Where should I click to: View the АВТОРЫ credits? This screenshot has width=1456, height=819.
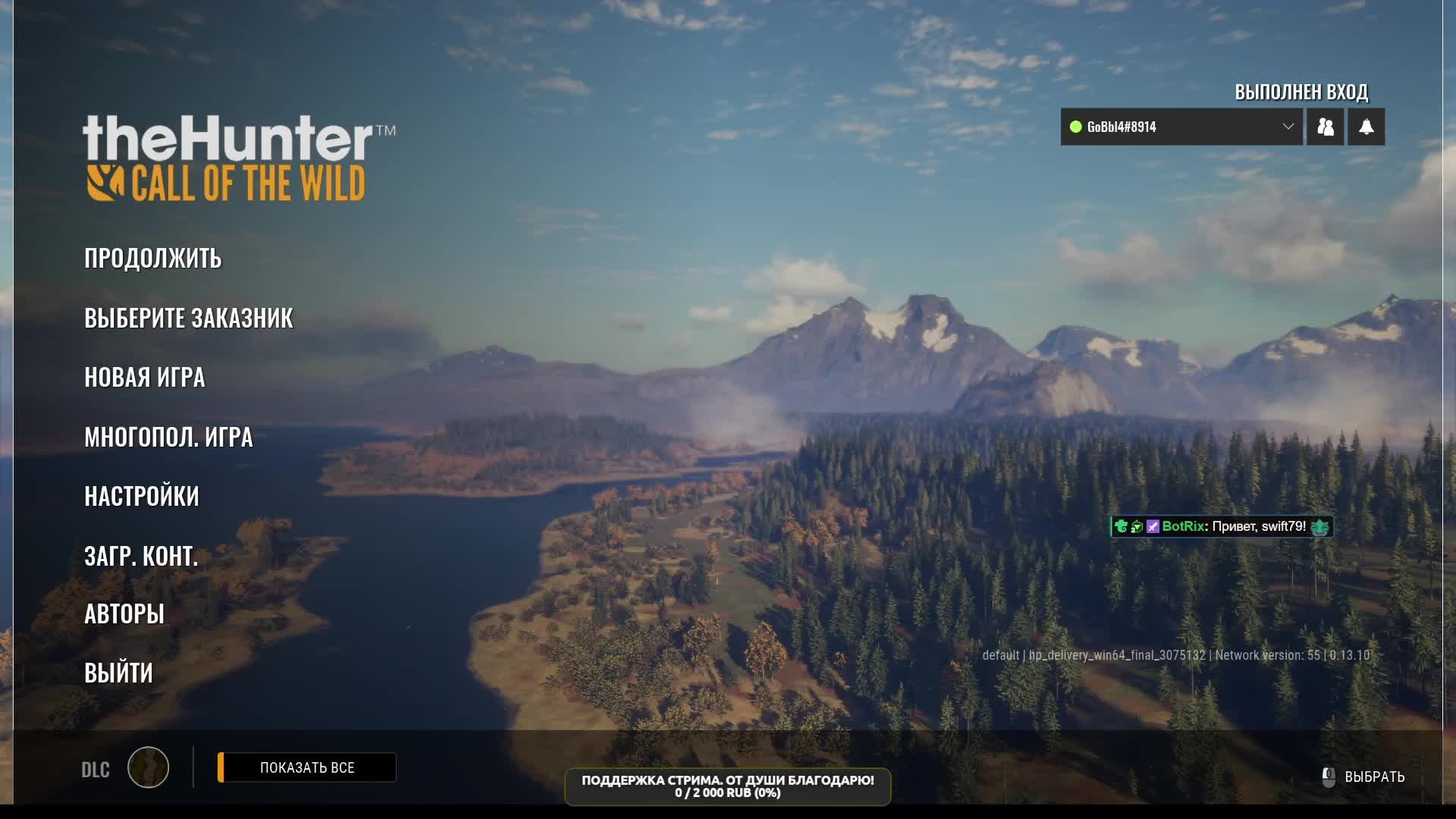pos(124,614)
